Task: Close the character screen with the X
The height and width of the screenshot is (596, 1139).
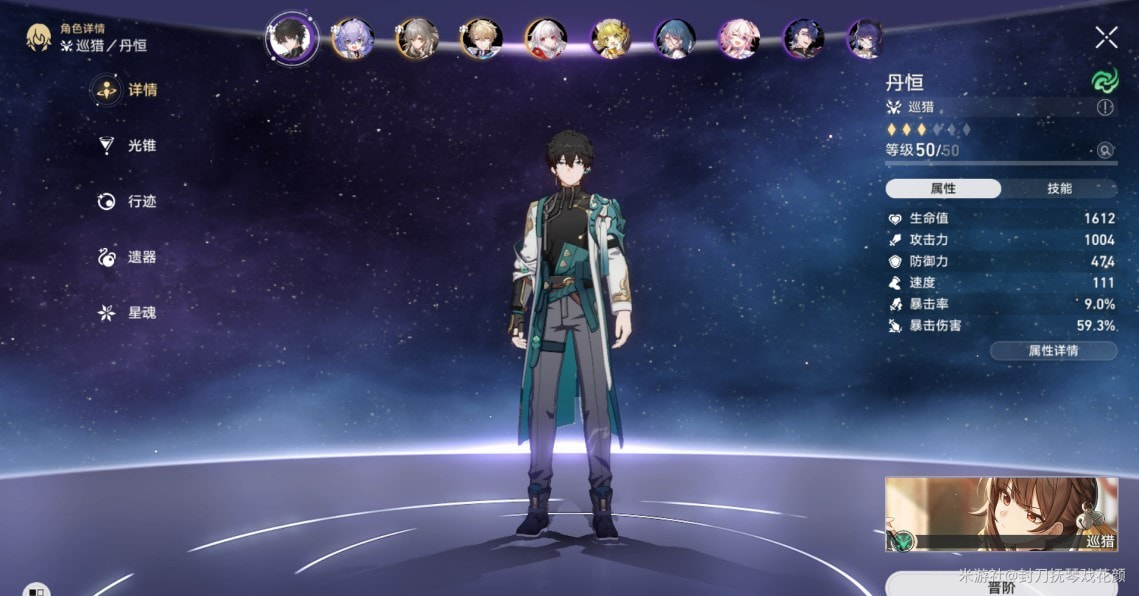Action: click(1106, 38)
